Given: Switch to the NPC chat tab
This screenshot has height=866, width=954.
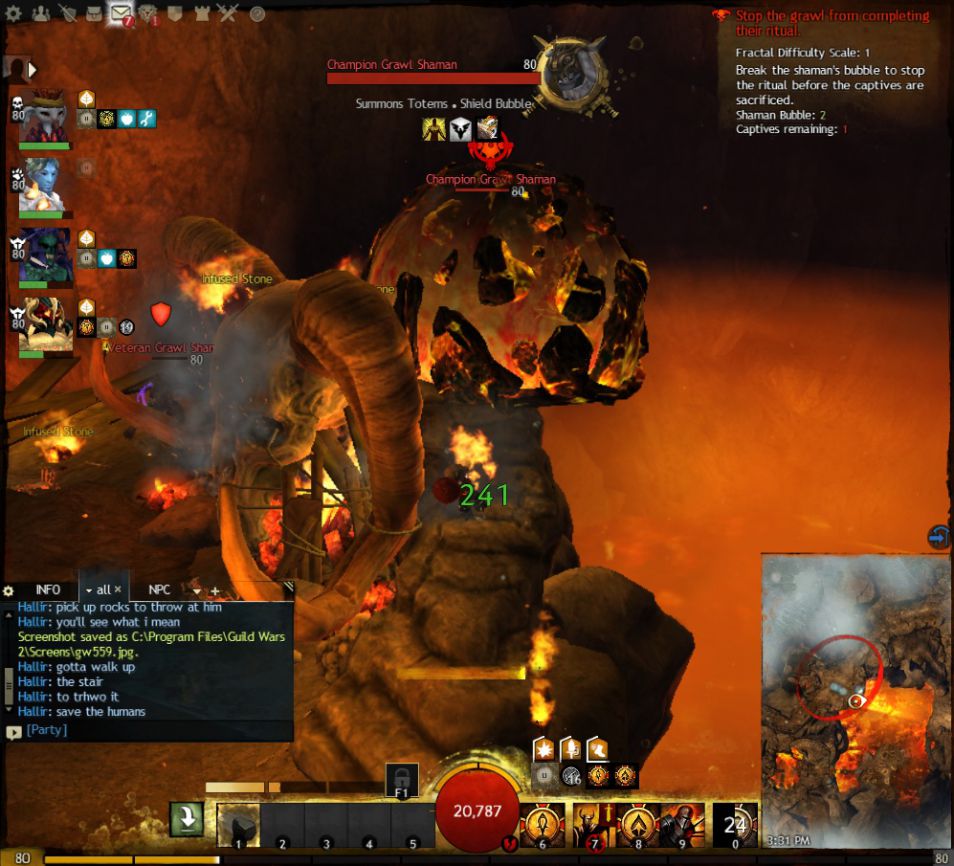Looking at the screenshot, I should point(160,590).
